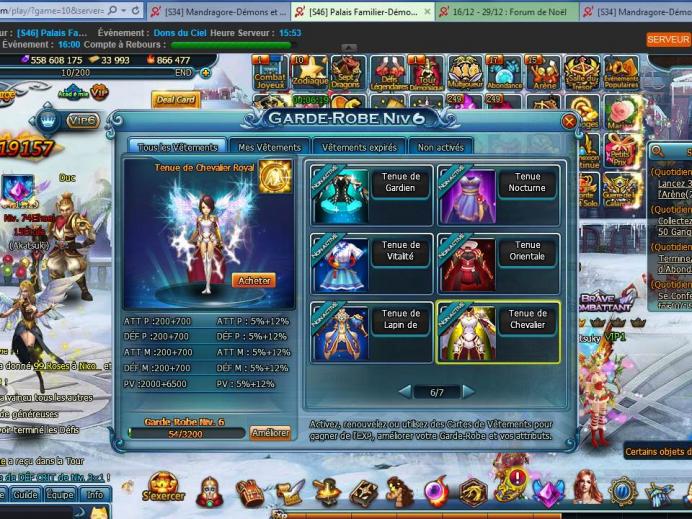
Task: Open the S'exercer training icon
Action: [x=163, y=489]
